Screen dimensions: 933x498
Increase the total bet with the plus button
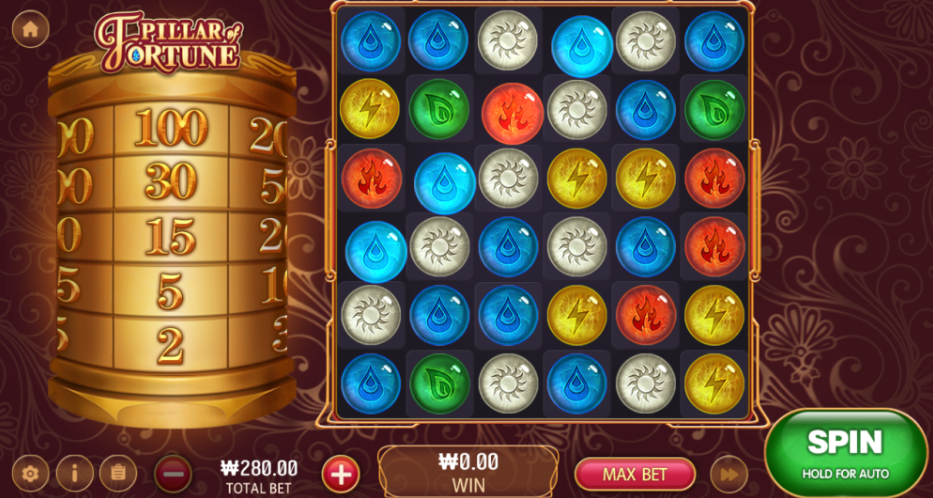pos(341,473)
